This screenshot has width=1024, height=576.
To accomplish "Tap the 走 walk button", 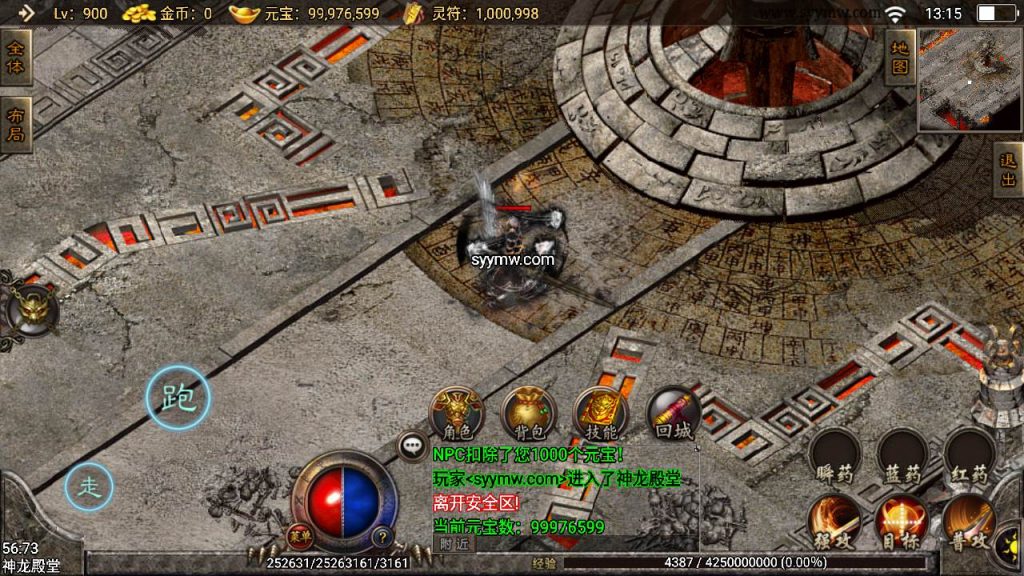I will [x=90, y=487].
